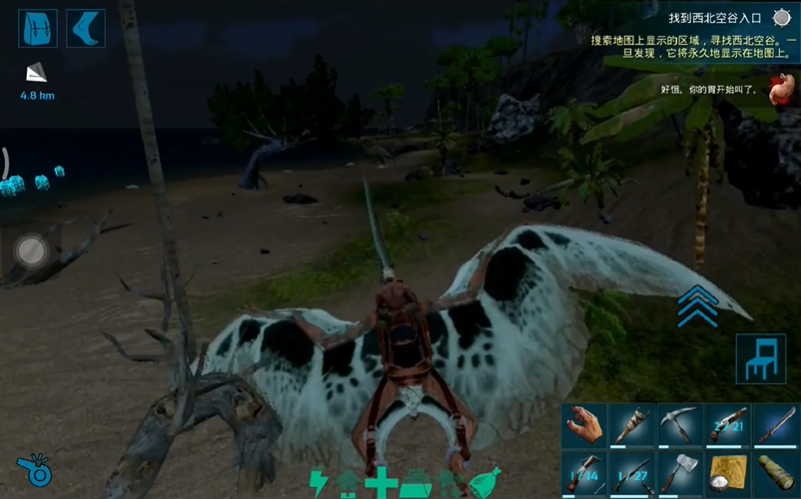Select the weapon slot showing 1/14

(585, 473)
